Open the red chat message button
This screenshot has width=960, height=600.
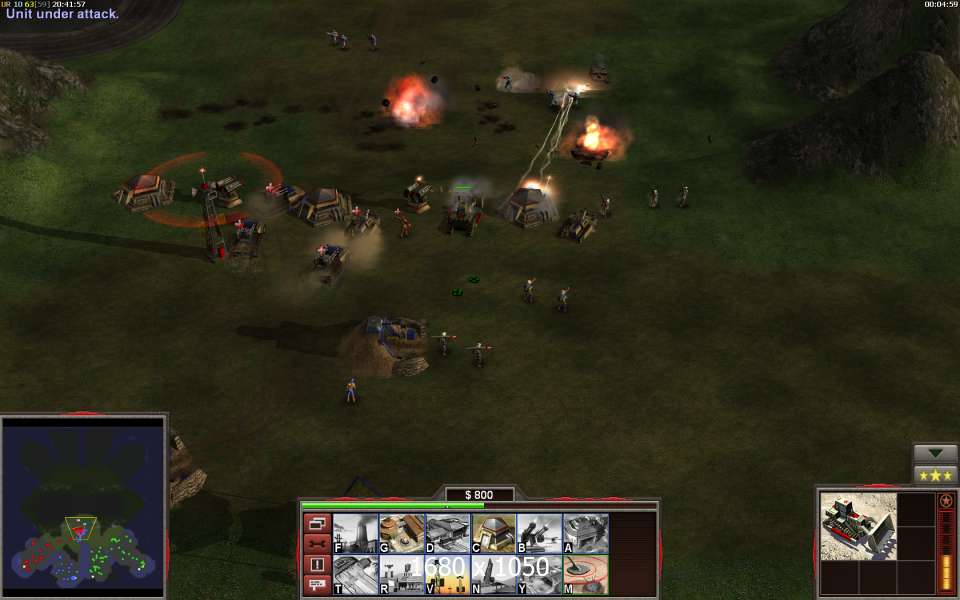316,585
